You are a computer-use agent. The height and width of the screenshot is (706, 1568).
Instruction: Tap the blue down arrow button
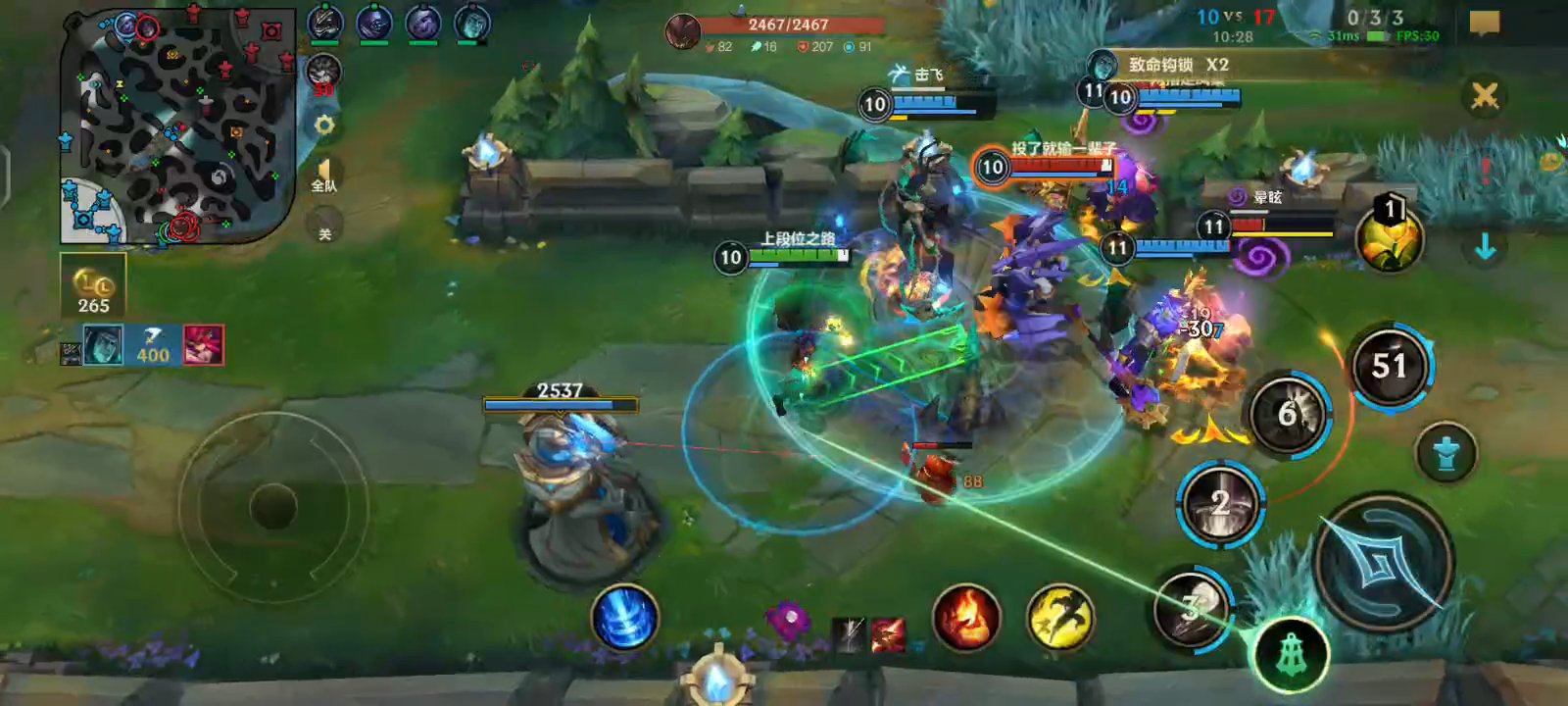pyautogui.click(x=1485, y=247)
